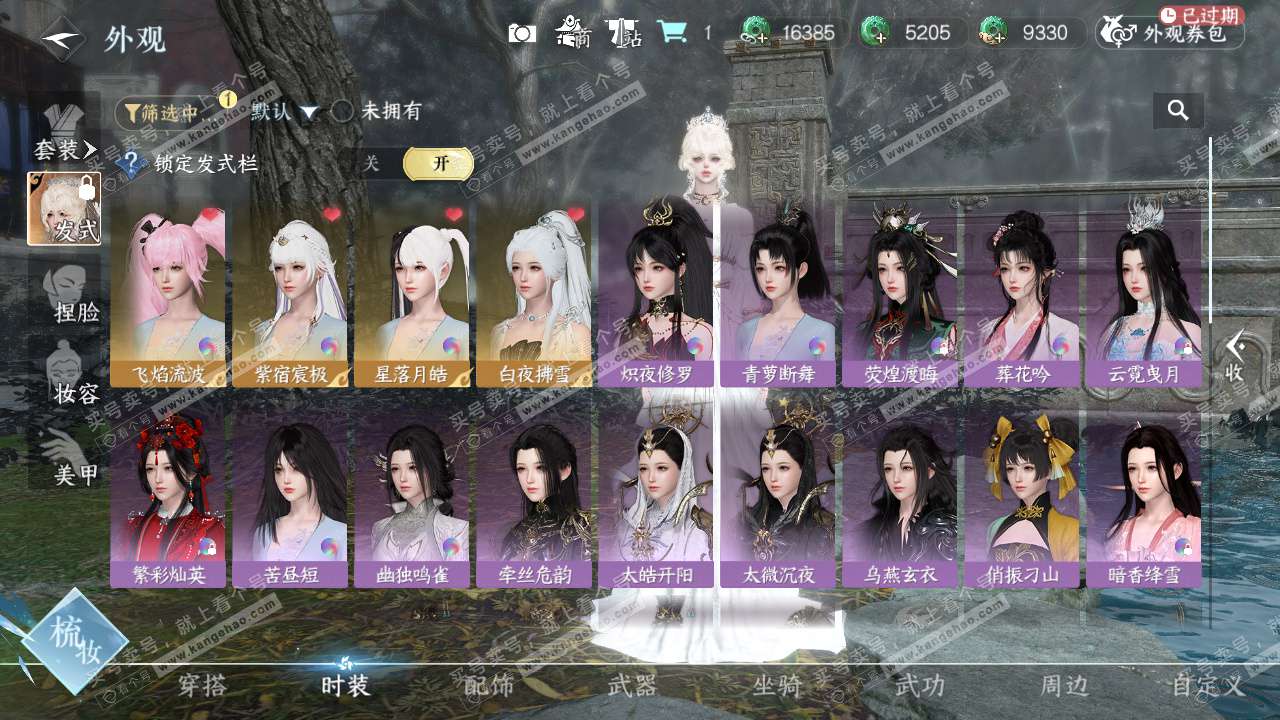The height and width of the screenshot is (720, 1280).
Task: Click the magnifier search button
Action: click(1178, 111)
